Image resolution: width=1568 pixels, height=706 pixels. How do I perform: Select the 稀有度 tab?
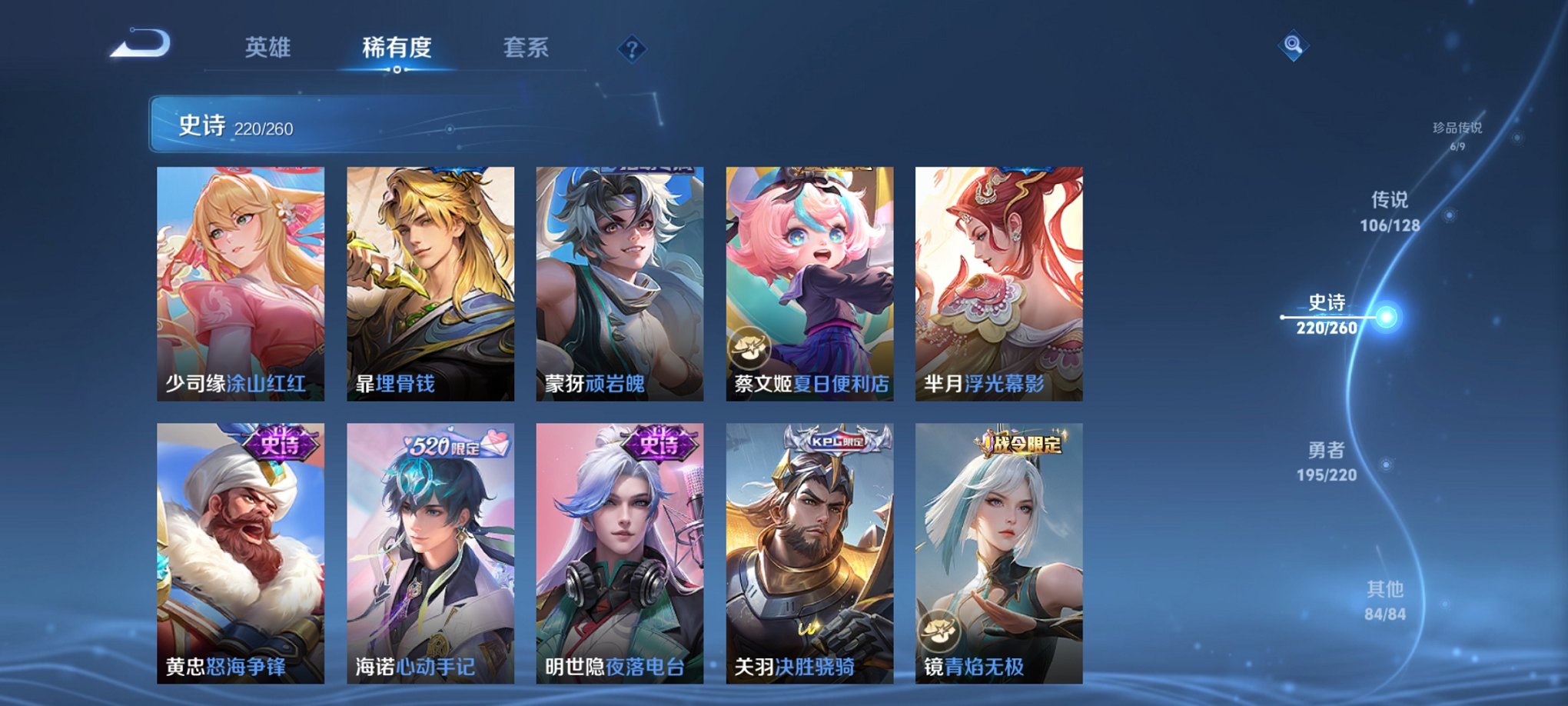click(397, 48)
